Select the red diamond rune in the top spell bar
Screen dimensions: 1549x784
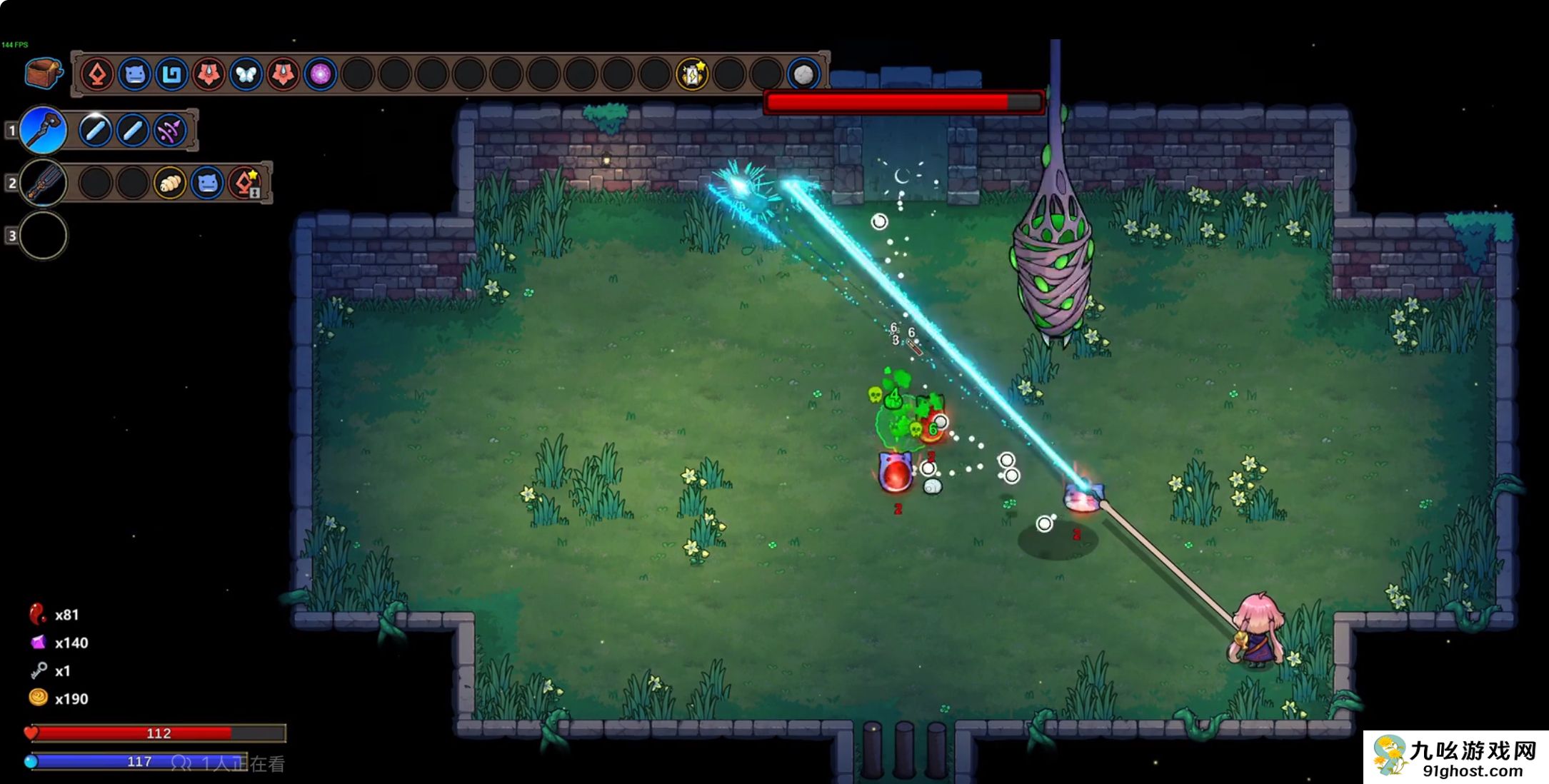pos(97,74)
